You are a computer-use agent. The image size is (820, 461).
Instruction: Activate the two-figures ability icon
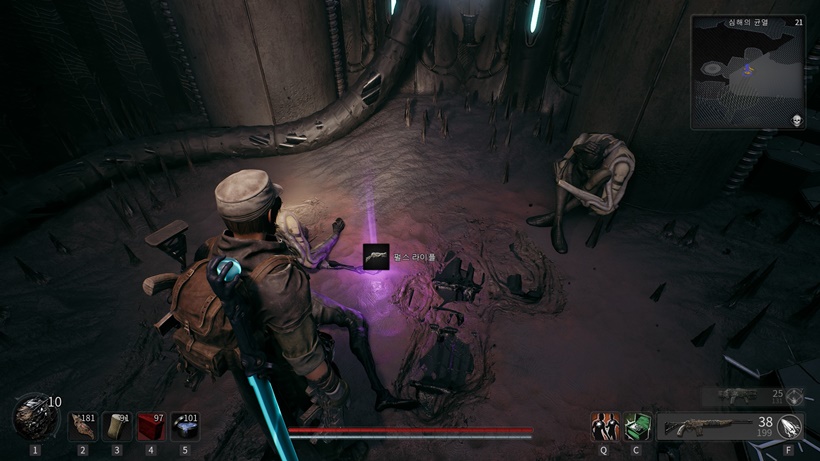[603, 427]
